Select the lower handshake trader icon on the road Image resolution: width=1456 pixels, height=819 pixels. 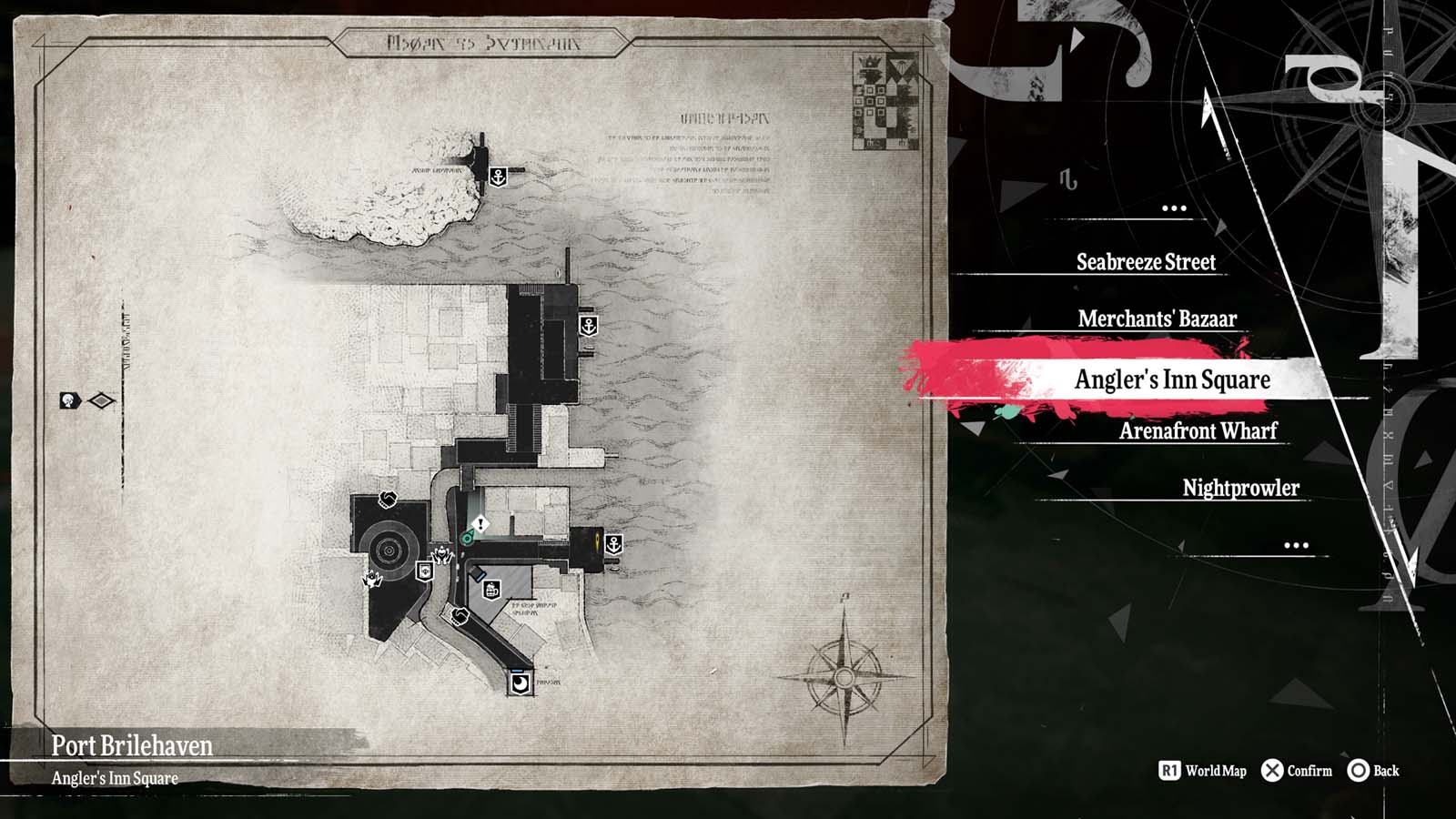tap(460, 616)
